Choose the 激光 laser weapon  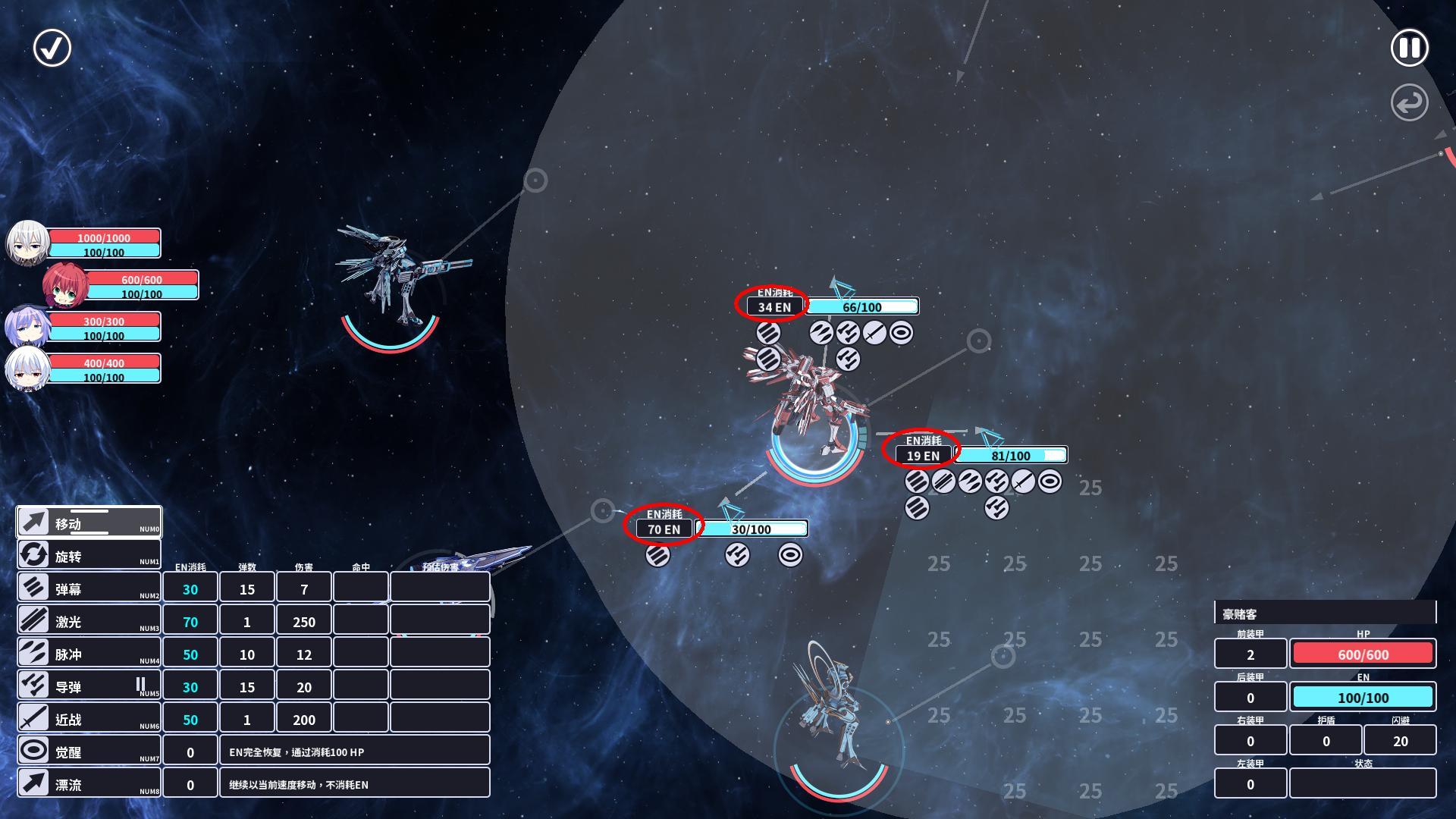[x=89, y=620]
